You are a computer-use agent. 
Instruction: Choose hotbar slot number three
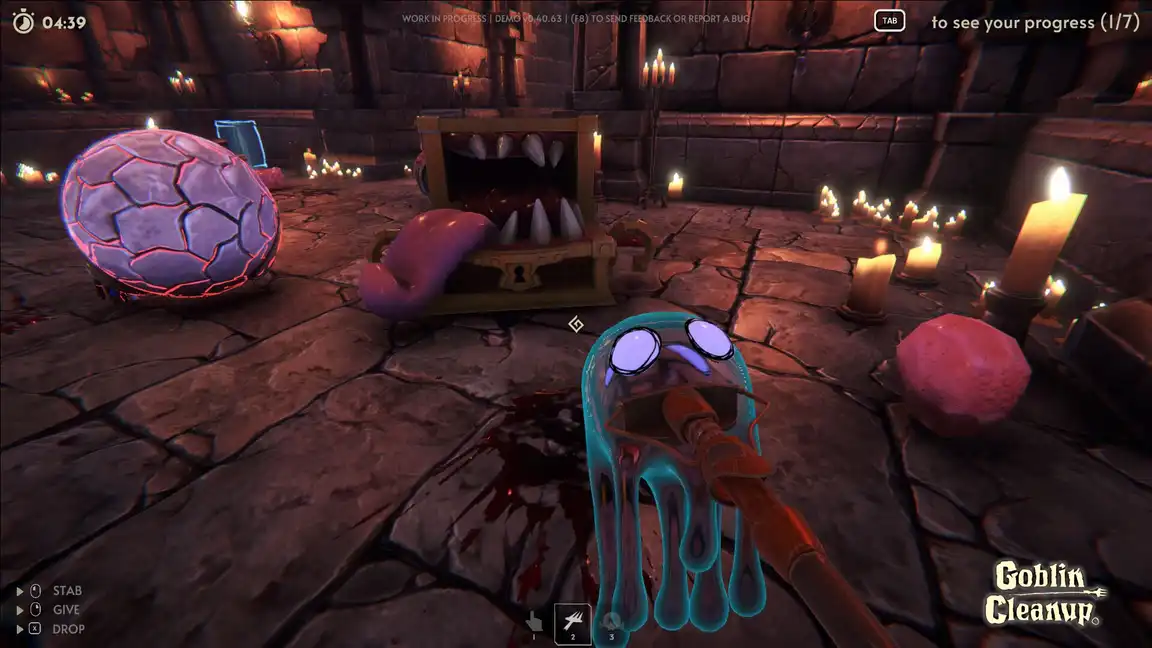(611, 622)
